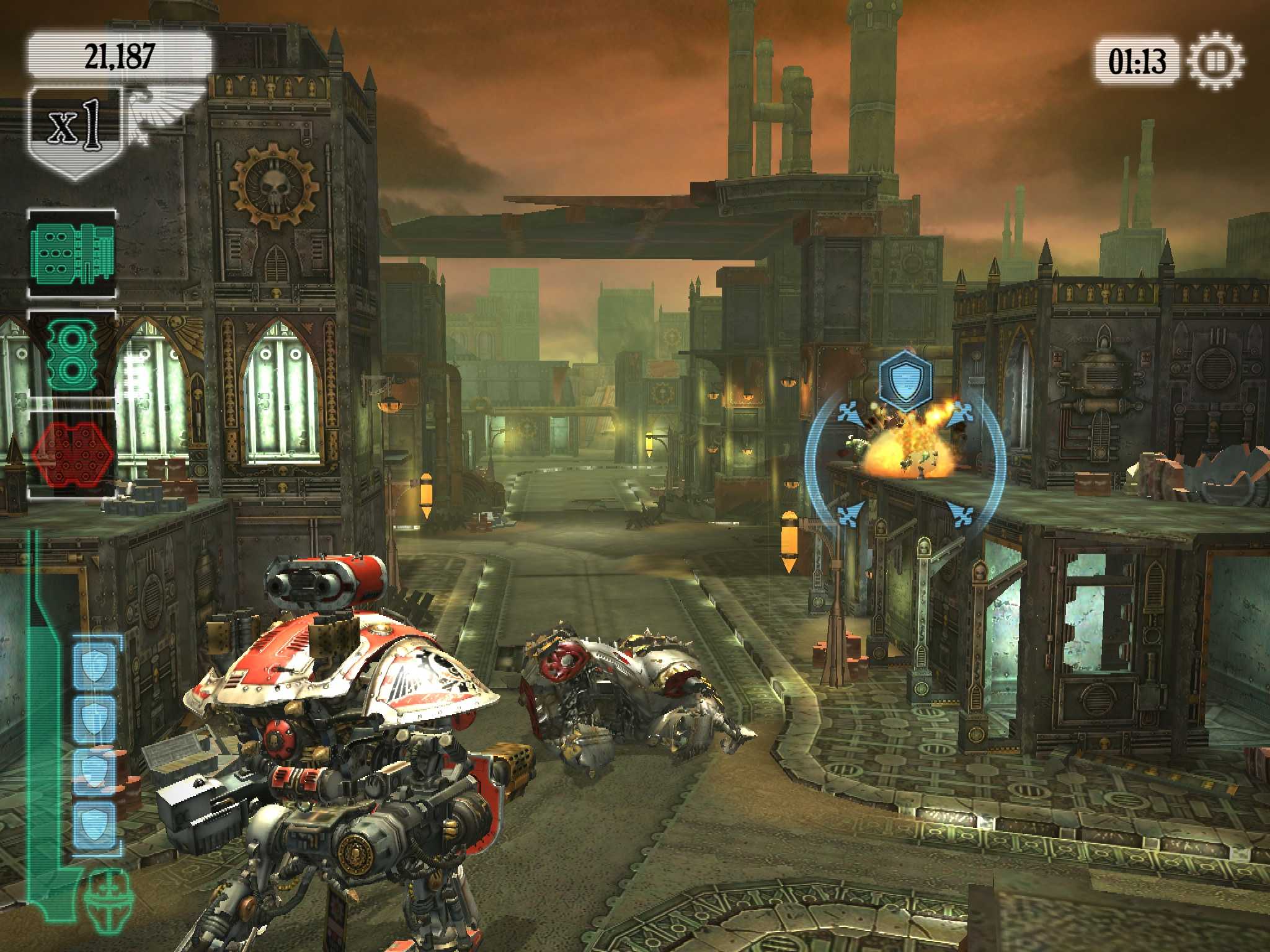Choose the green twin-barrel cannon weapon icon
The height and width of the screenshot is (952, 1270).
[72, 354]
